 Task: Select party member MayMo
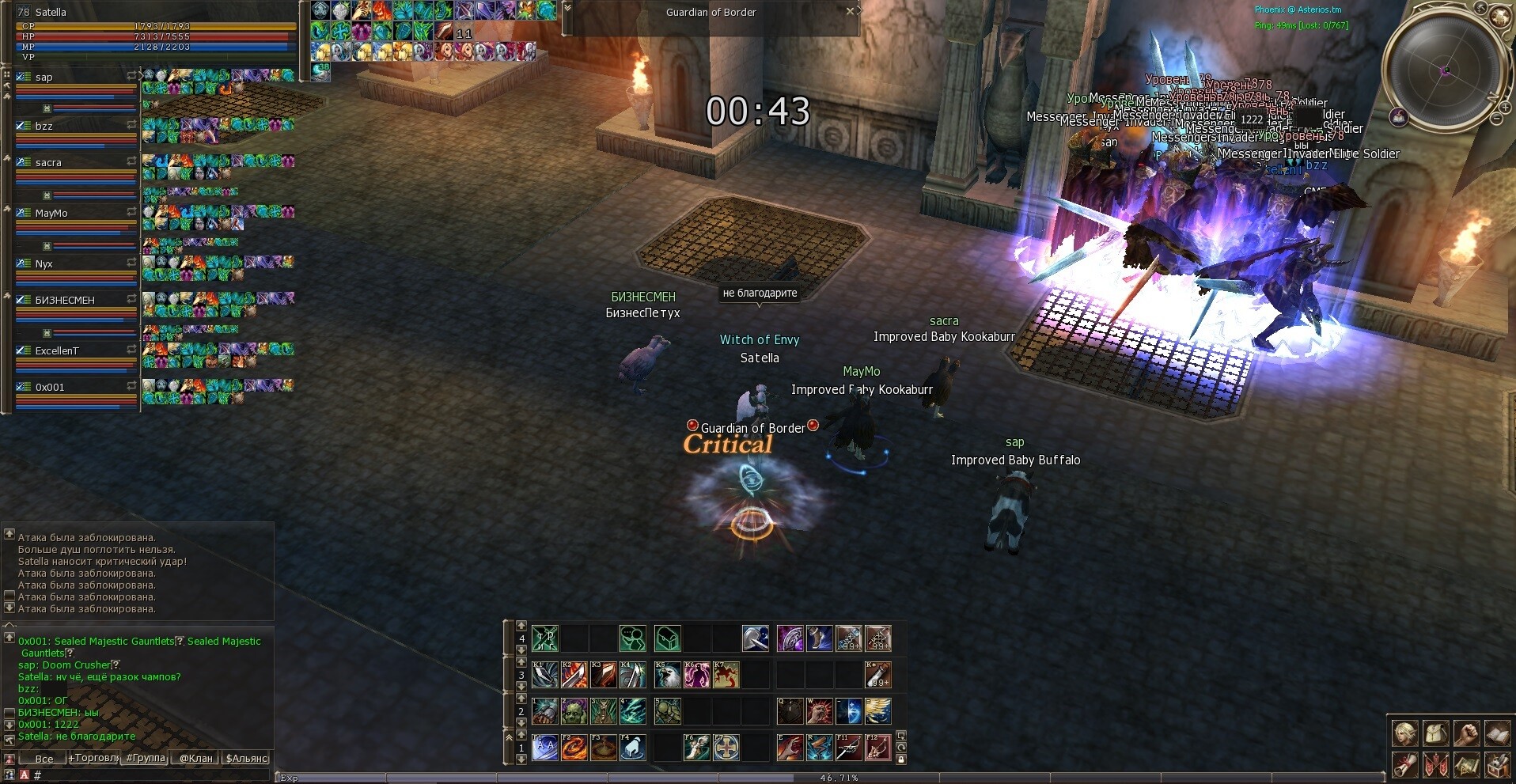click(51, 214)
